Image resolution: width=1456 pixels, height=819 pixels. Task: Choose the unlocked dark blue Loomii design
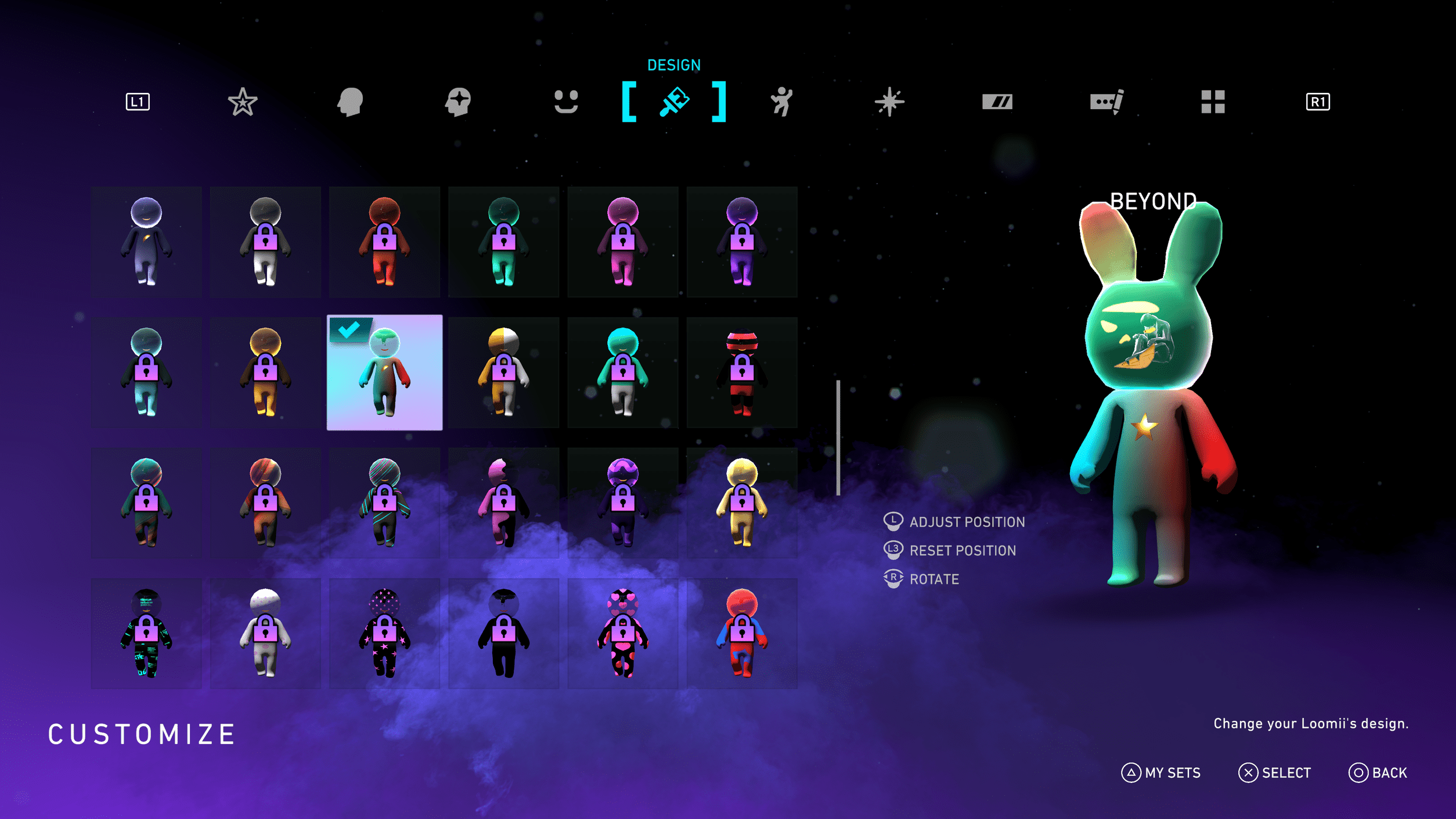tap(146, 242)
